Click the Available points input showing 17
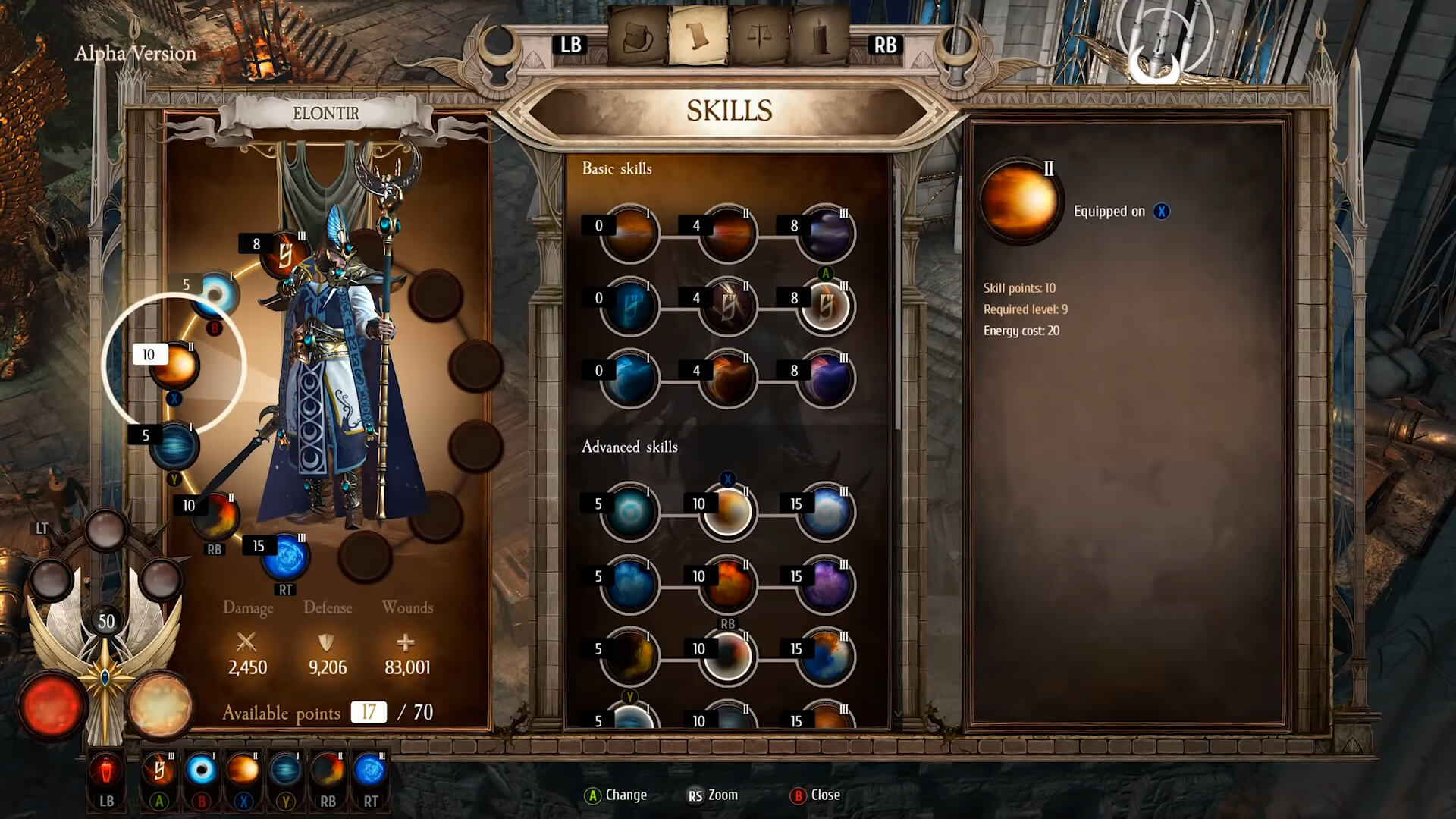 (368, 713)
